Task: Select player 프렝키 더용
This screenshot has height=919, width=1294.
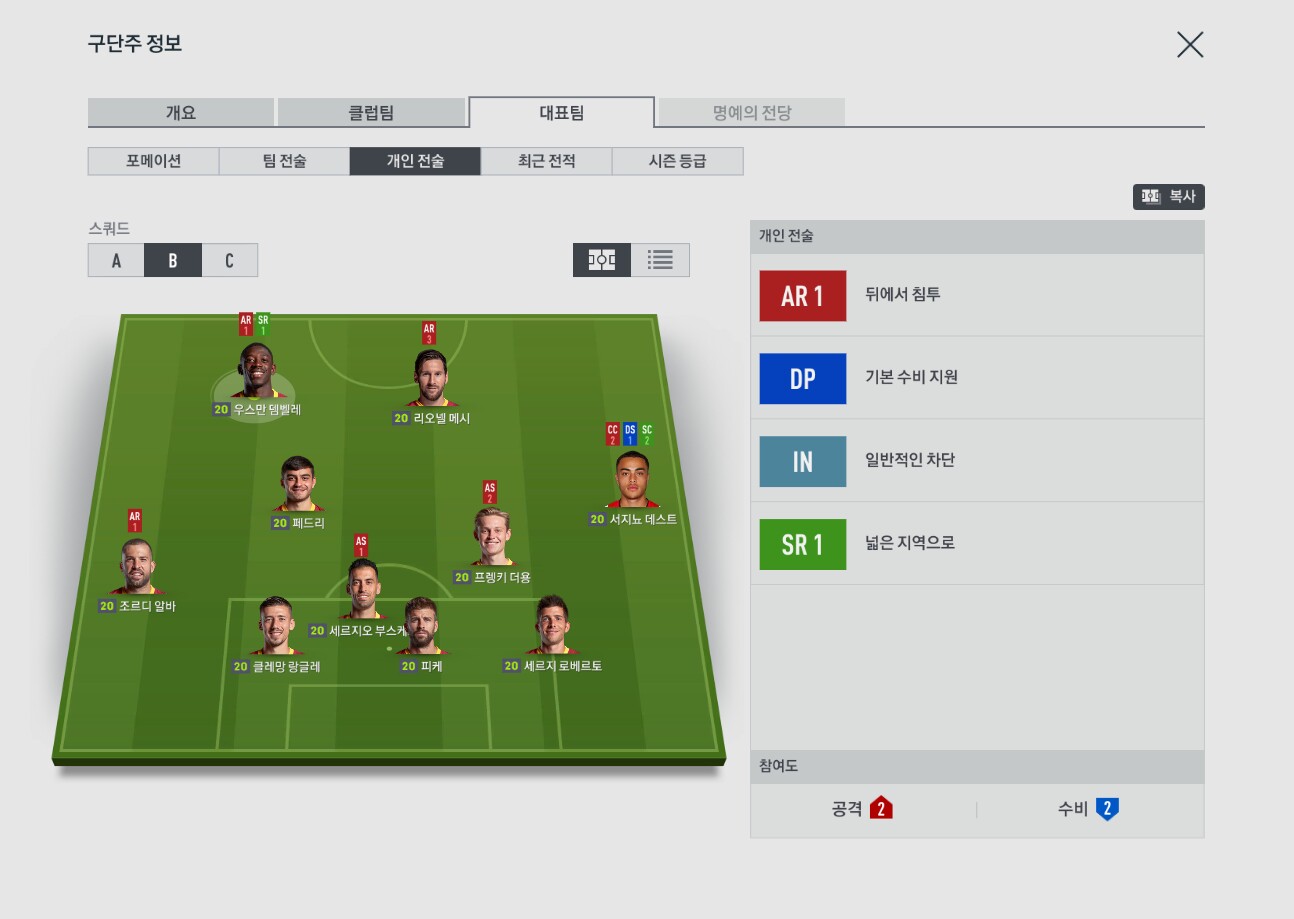Action: pos(492,542)
